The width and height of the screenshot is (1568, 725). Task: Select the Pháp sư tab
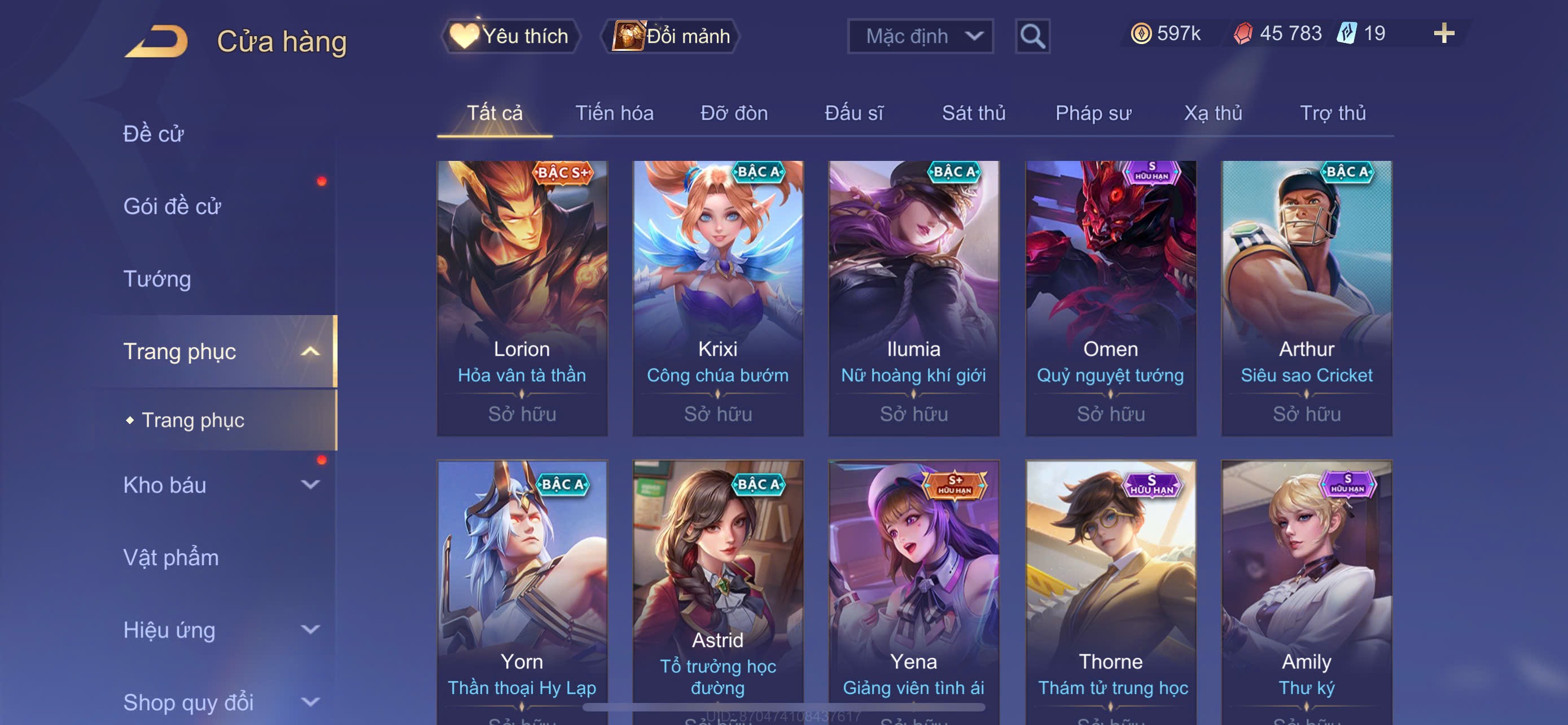pyautogui.click(x=1093, y=113)
